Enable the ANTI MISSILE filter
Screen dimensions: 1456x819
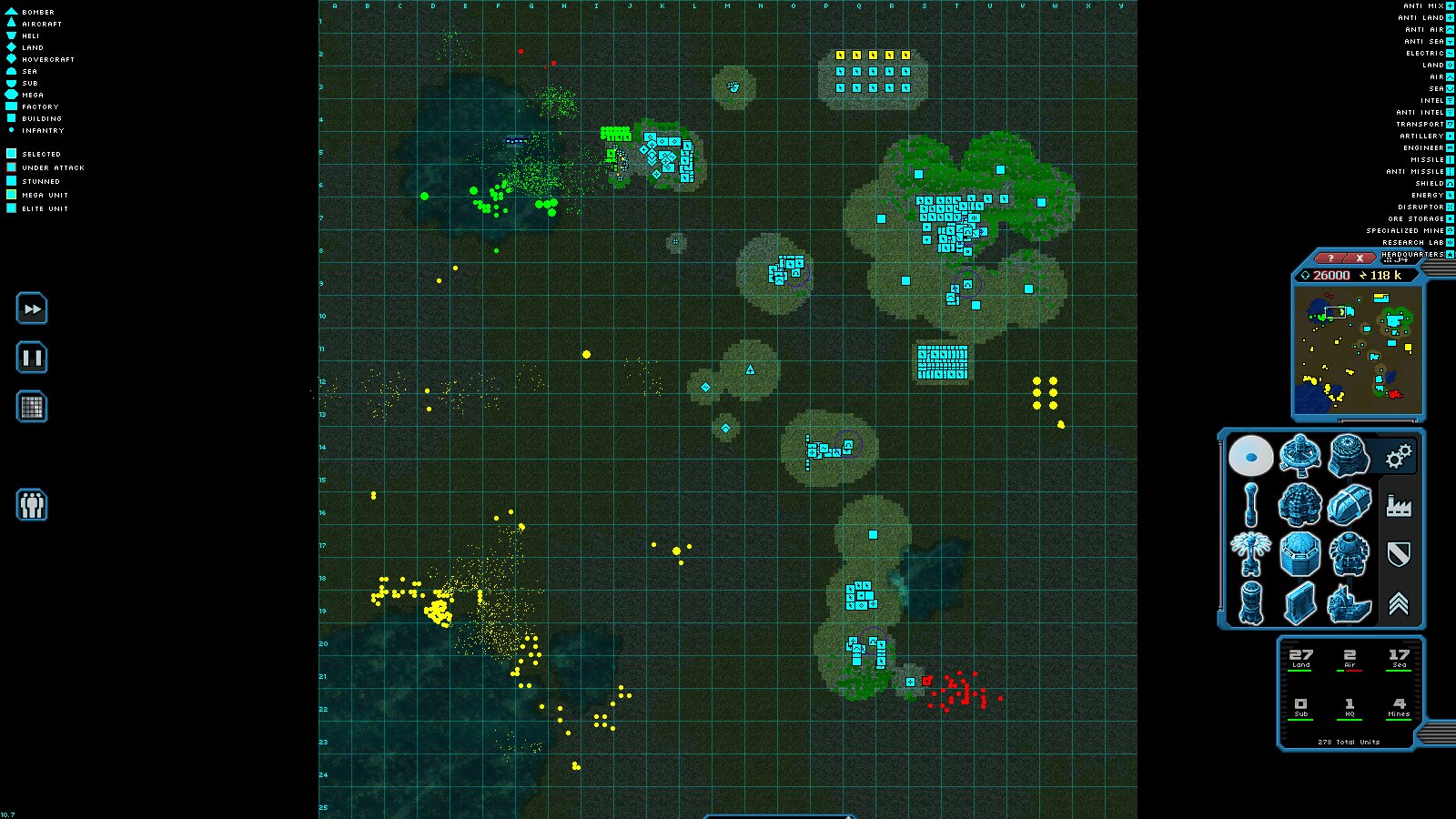pyautogui.click(x=1415, y=171)
